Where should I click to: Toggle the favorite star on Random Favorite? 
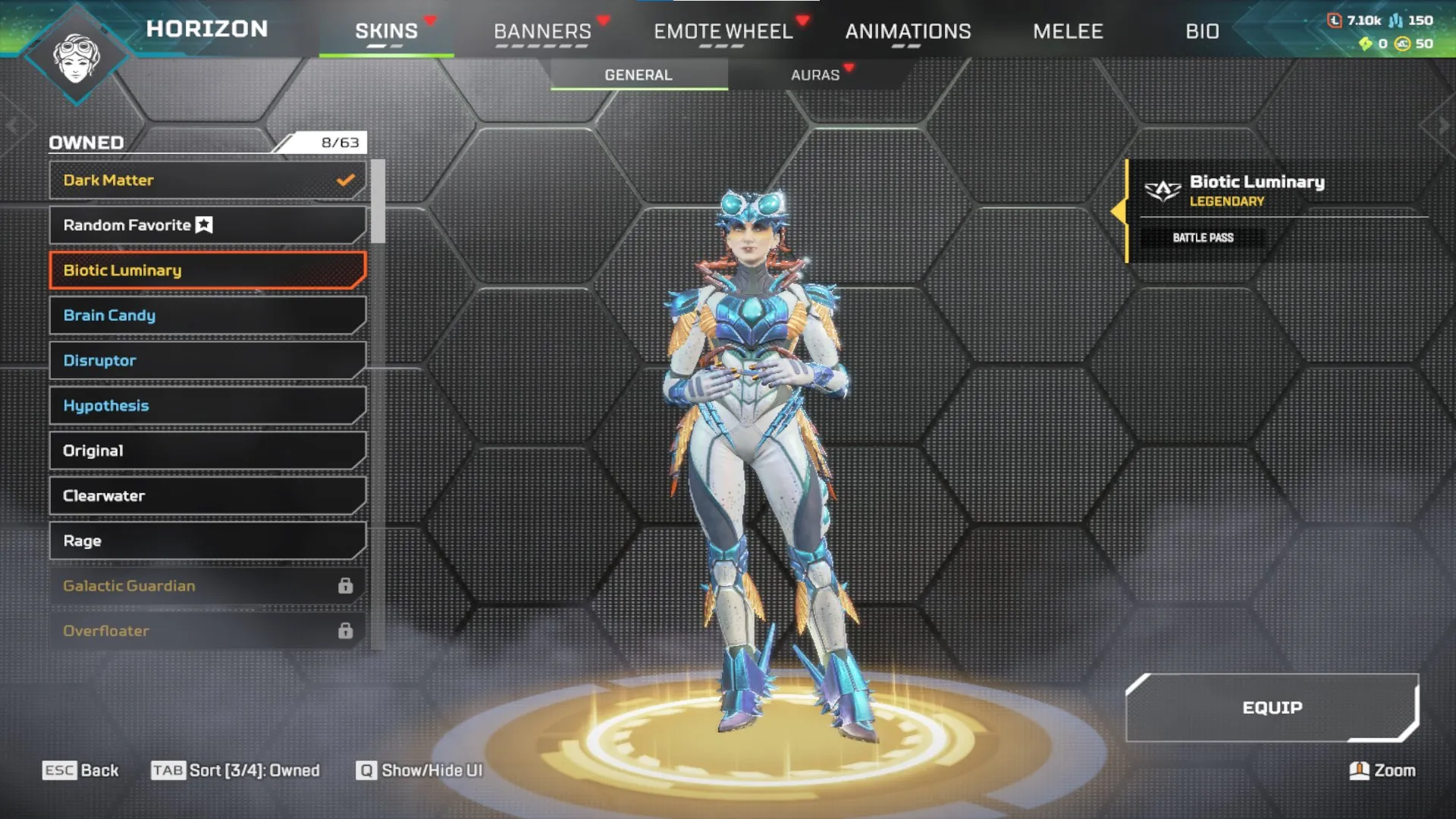(x=202, y=224)
